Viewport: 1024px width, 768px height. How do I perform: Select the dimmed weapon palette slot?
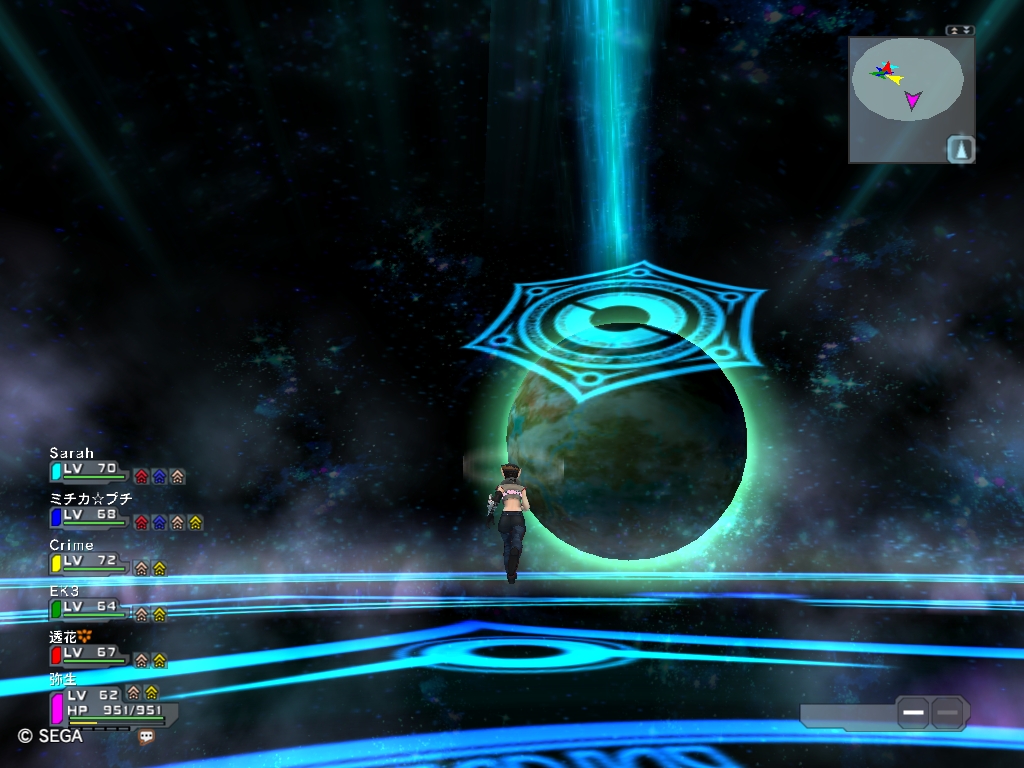click(x=948, y=712)
